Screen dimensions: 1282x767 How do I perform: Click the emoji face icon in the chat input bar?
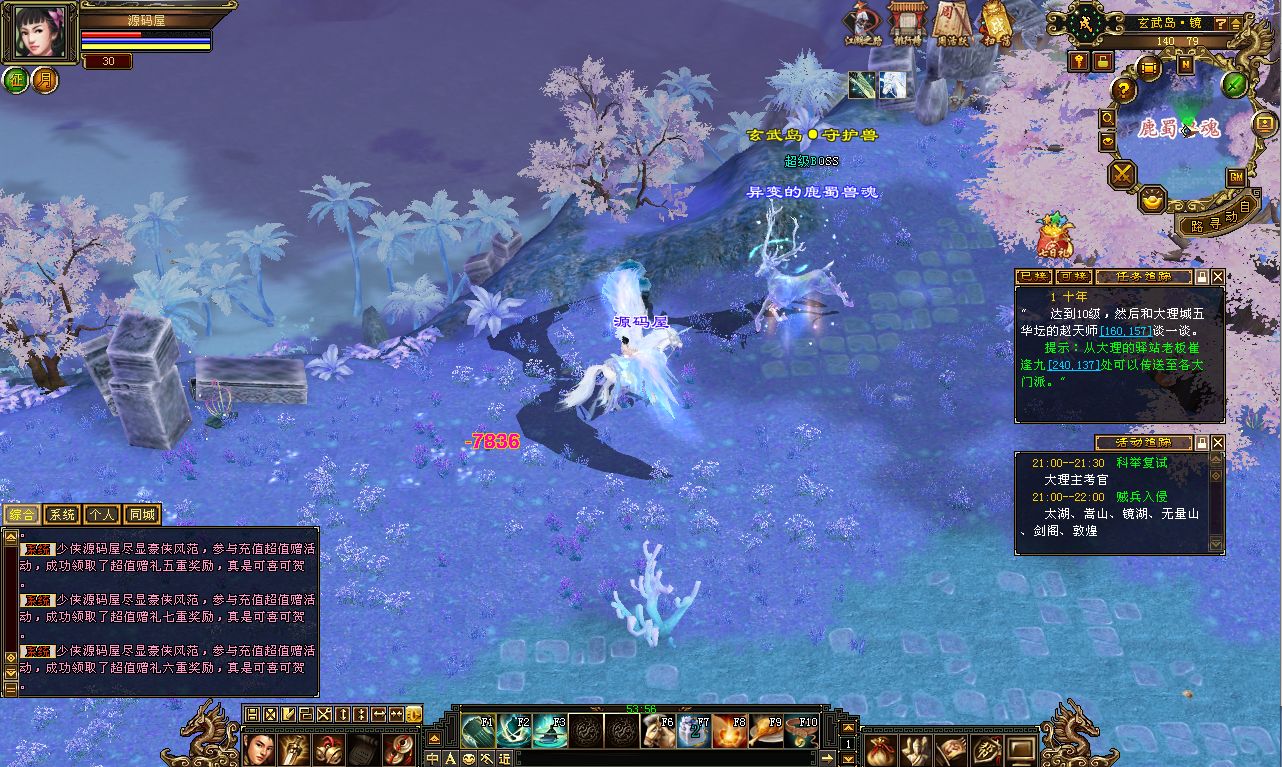(469, 759)
